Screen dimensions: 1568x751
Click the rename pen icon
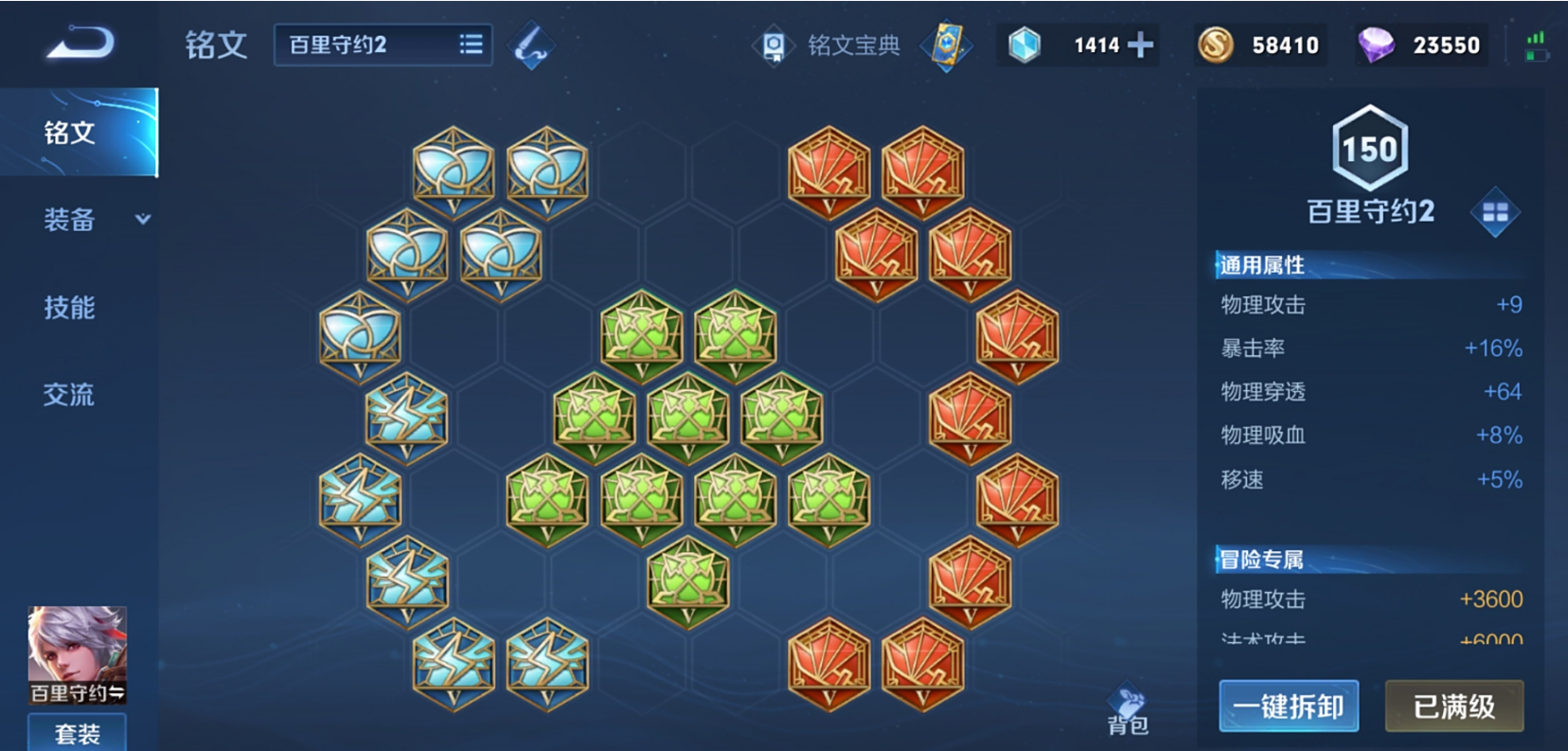531,45
